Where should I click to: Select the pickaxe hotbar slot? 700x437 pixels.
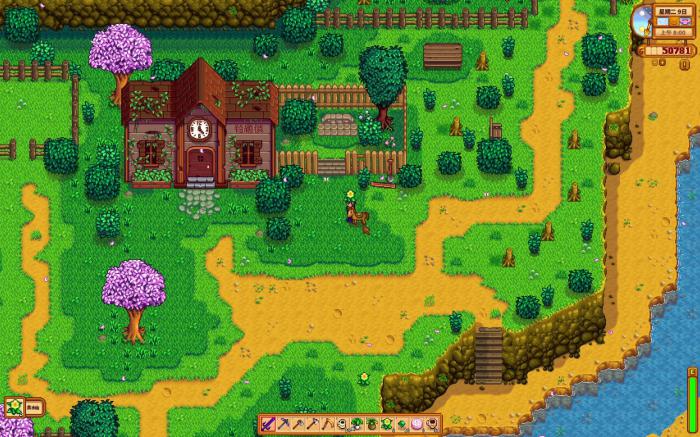284,424
